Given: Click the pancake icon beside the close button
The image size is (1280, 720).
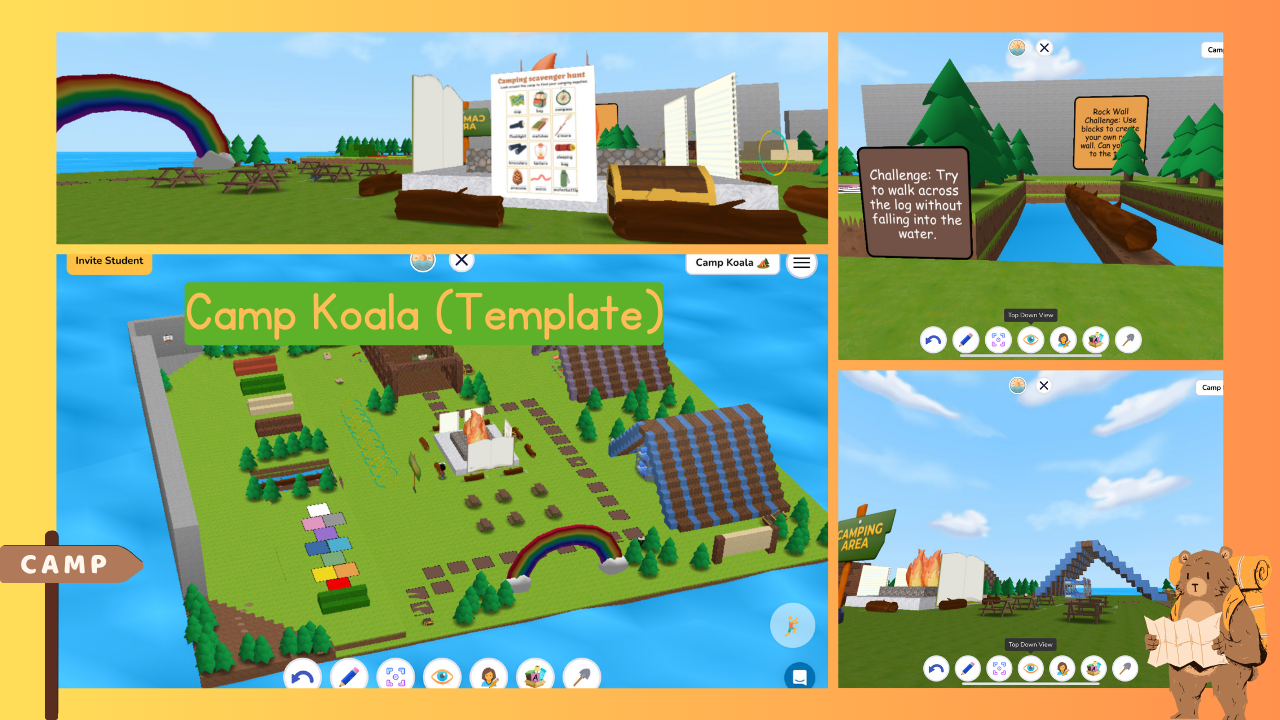Looking at the screenshot, I should 423,260.
